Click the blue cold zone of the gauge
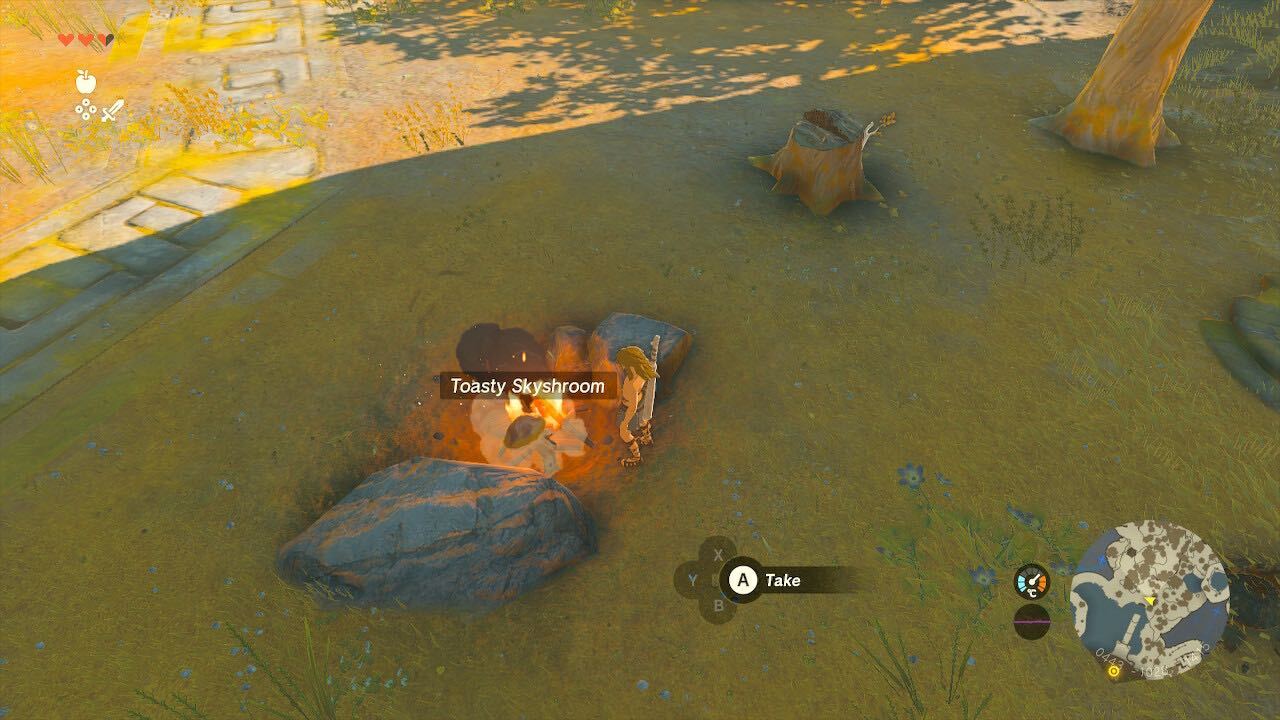1280x720 pixels. [1022, 582]
